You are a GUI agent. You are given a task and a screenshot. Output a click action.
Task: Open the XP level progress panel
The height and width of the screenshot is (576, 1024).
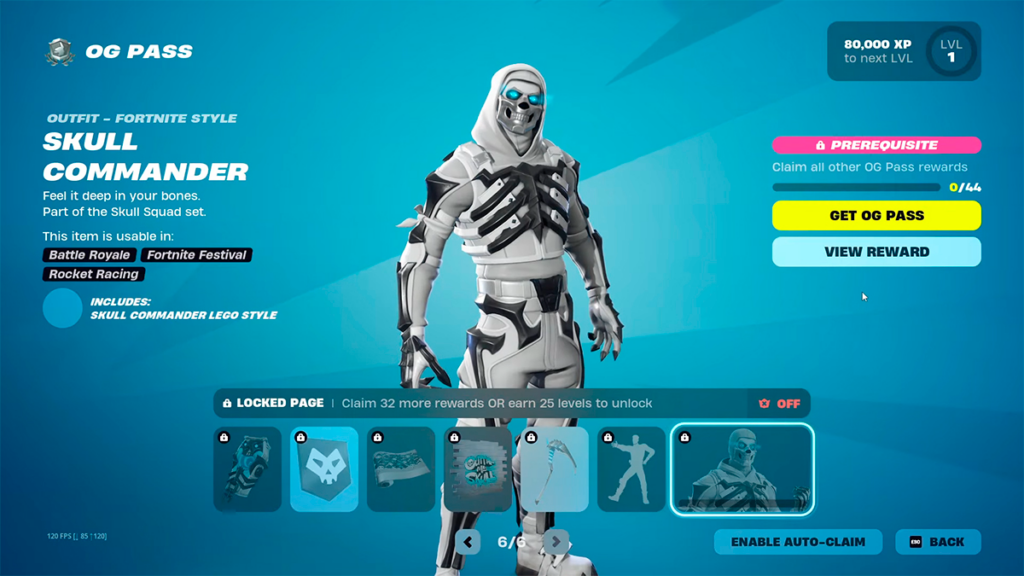point(903,51)
